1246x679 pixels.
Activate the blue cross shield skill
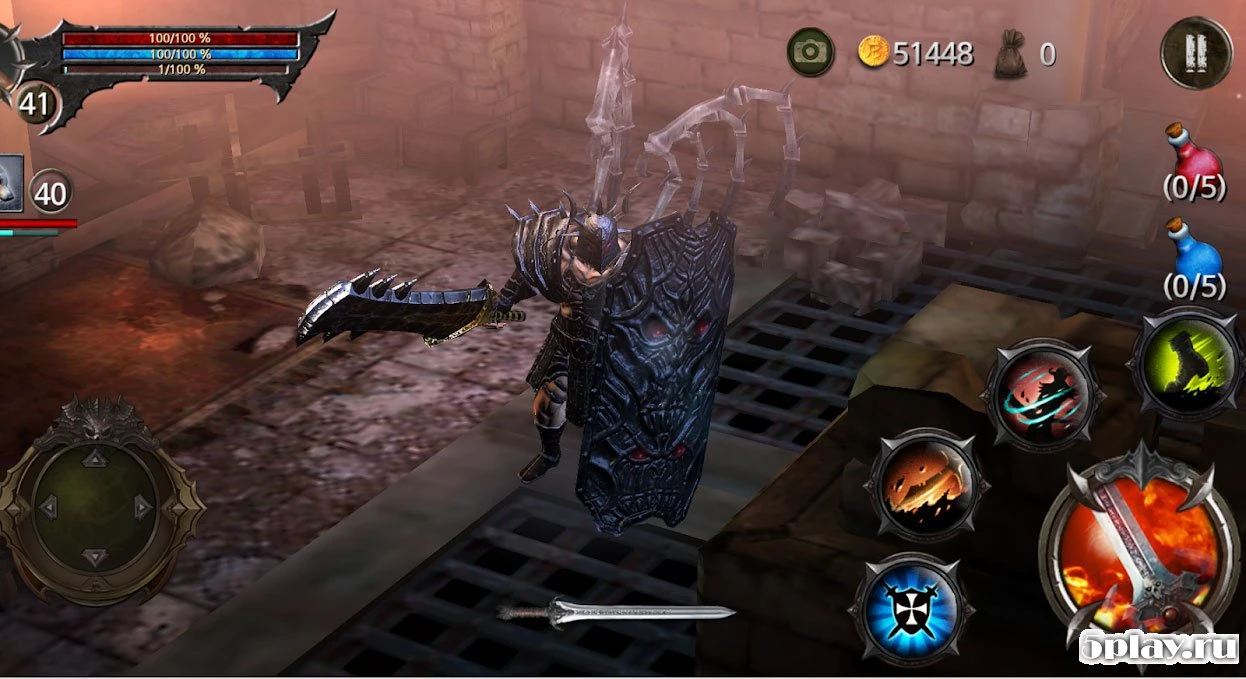point(910,608)
